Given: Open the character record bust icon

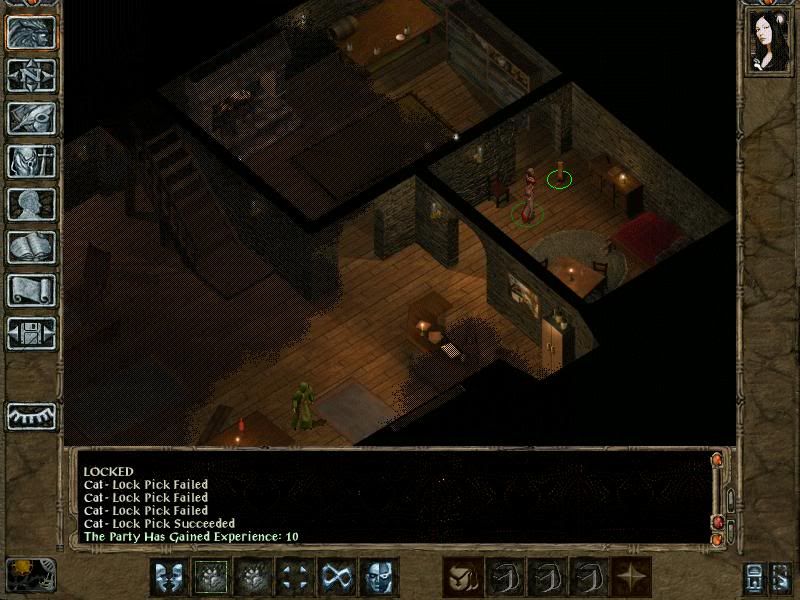Looking at the screenshot, I should point(31,204).
